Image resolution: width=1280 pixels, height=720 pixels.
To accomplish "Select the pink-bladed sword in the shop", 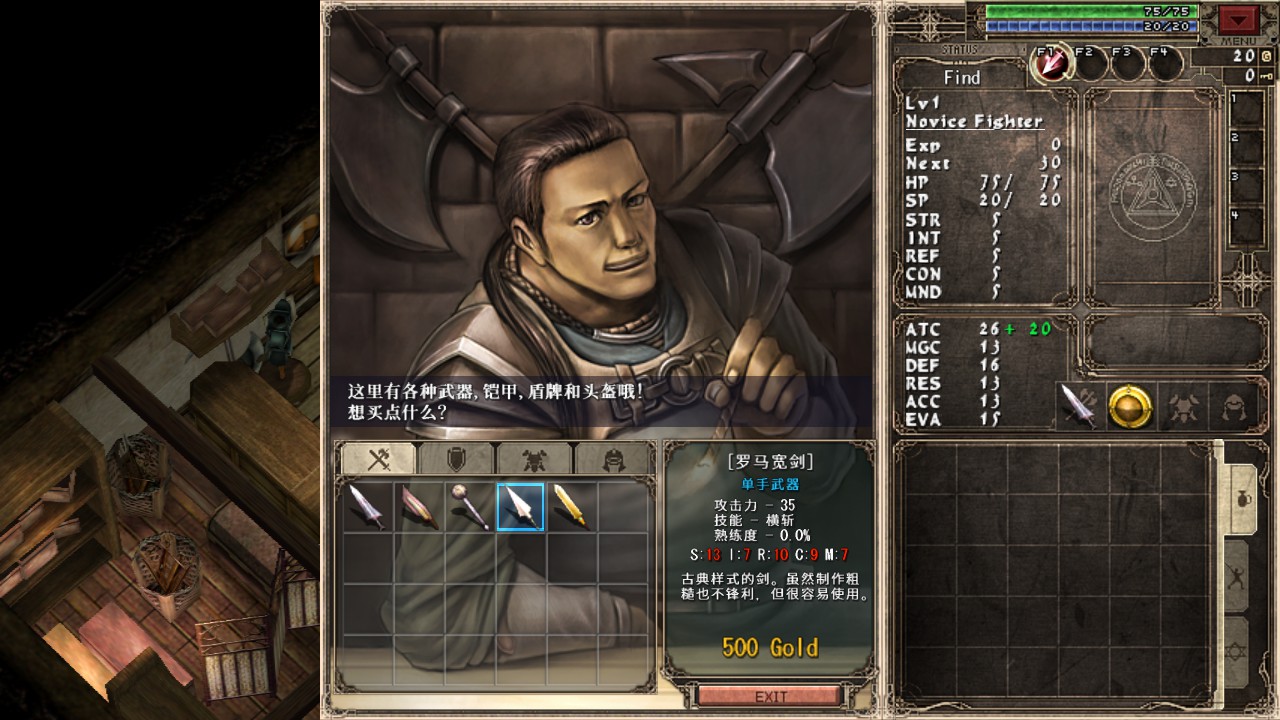I will (x=418, y=507).
